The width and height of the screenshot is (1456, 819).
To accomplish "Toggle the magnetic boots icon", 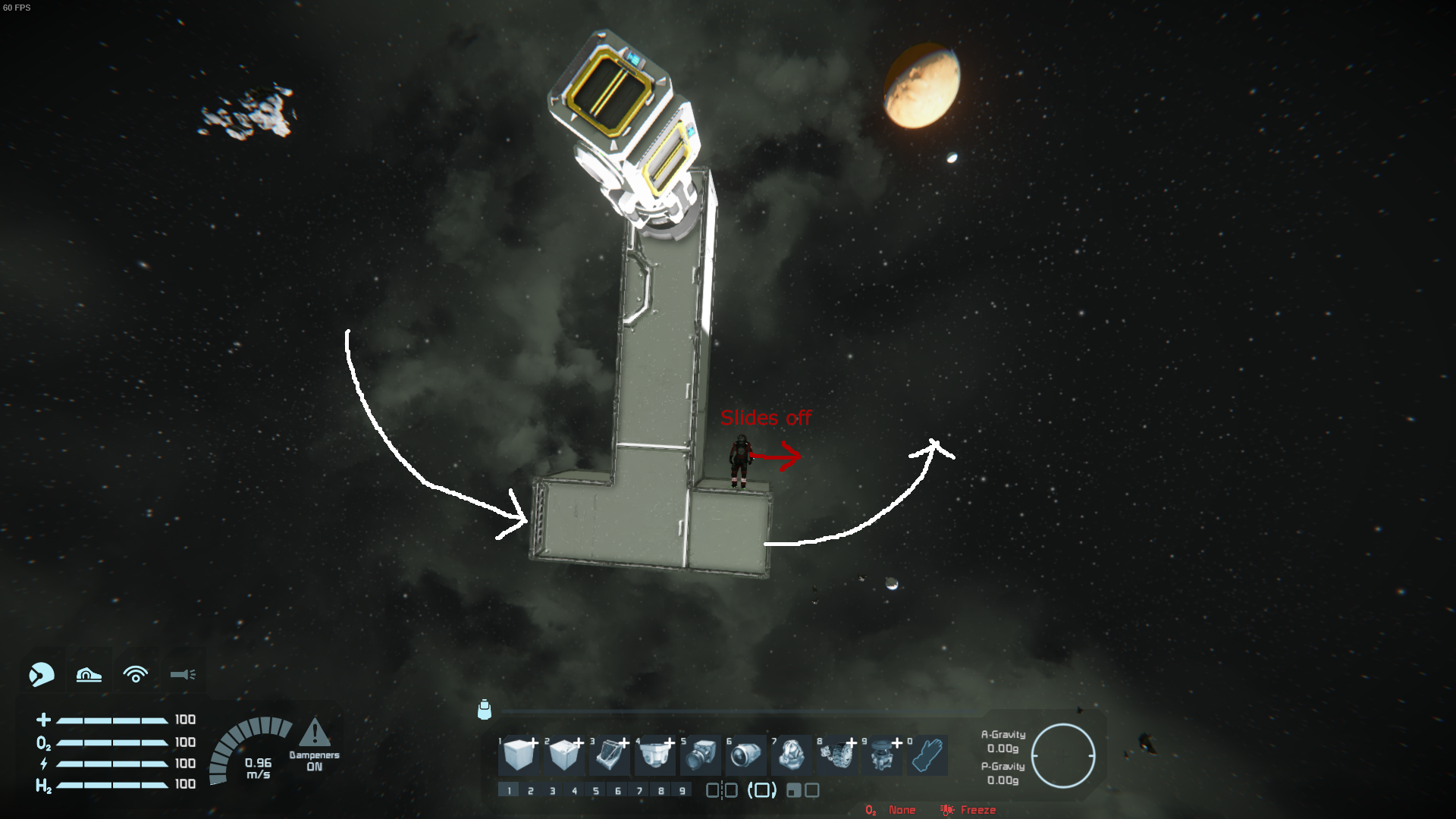I will point(89,674).
